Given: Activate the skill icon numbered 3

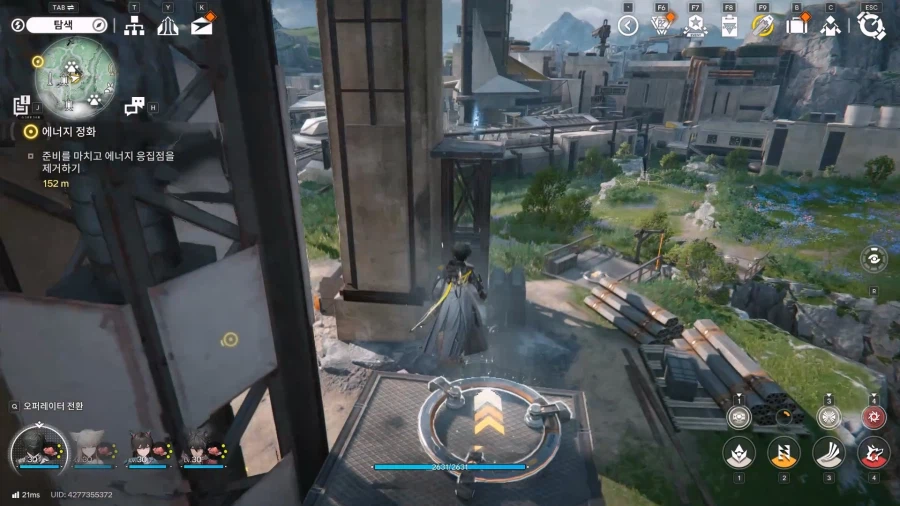Looking at the screenshot, I should pyautogui.click(x=829, y=452).
